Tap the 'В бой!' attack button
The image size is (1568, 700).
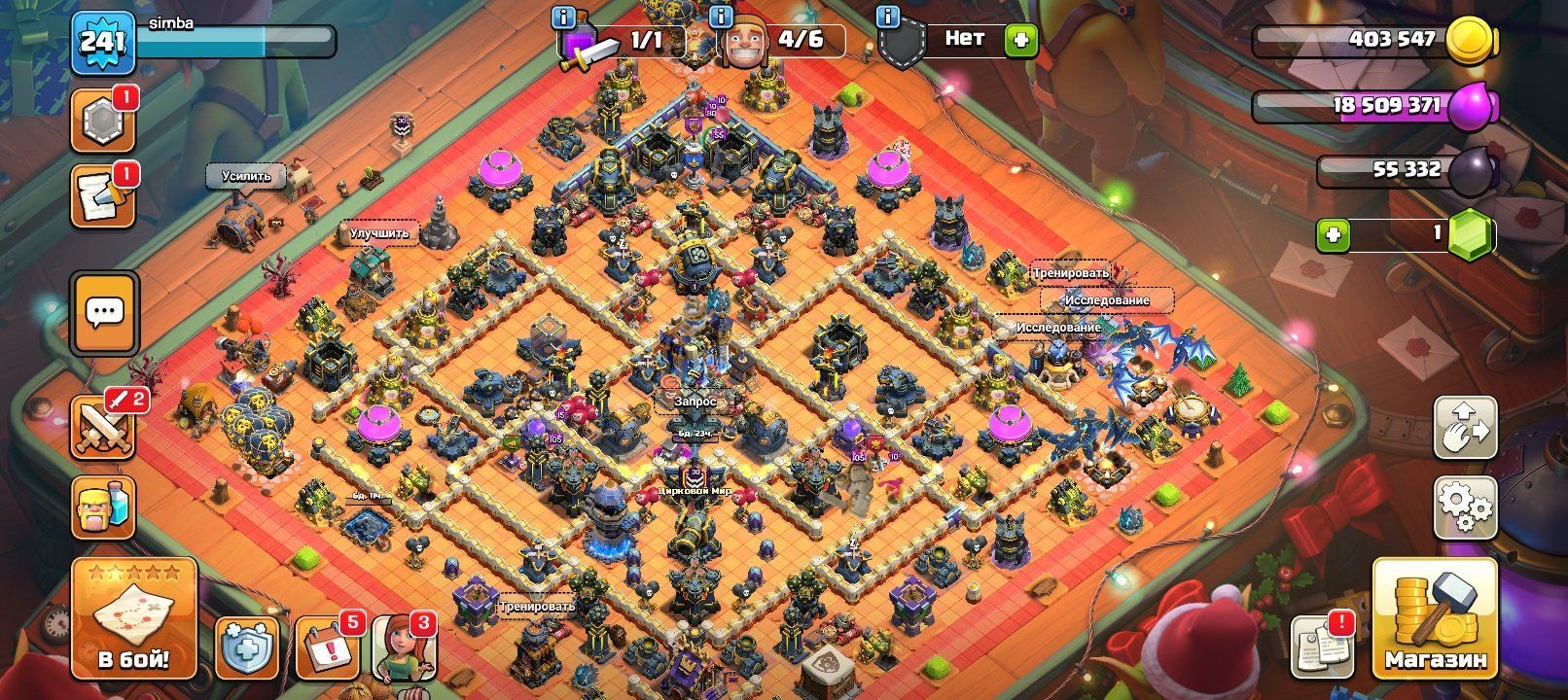[134, 619]
